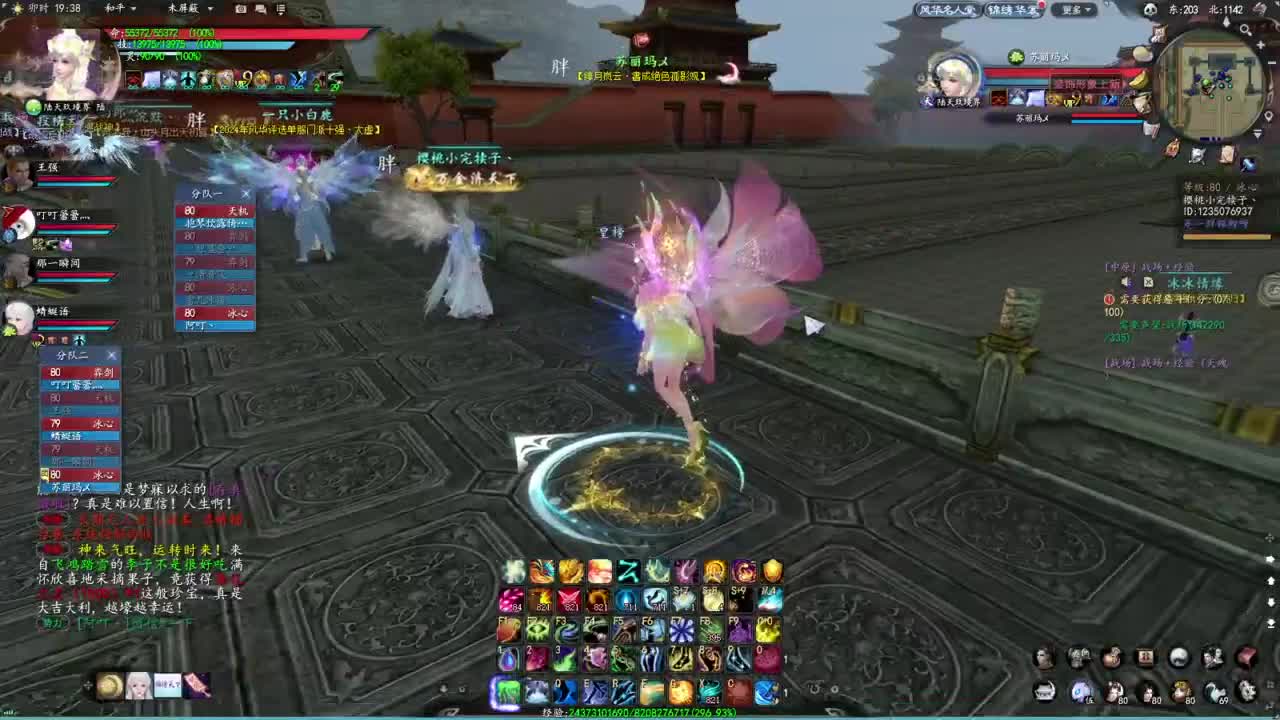Click the 冰冰情缘 quest name in tracker
The height and width of the screenshot is (720, 1280).
[1196, 283]
